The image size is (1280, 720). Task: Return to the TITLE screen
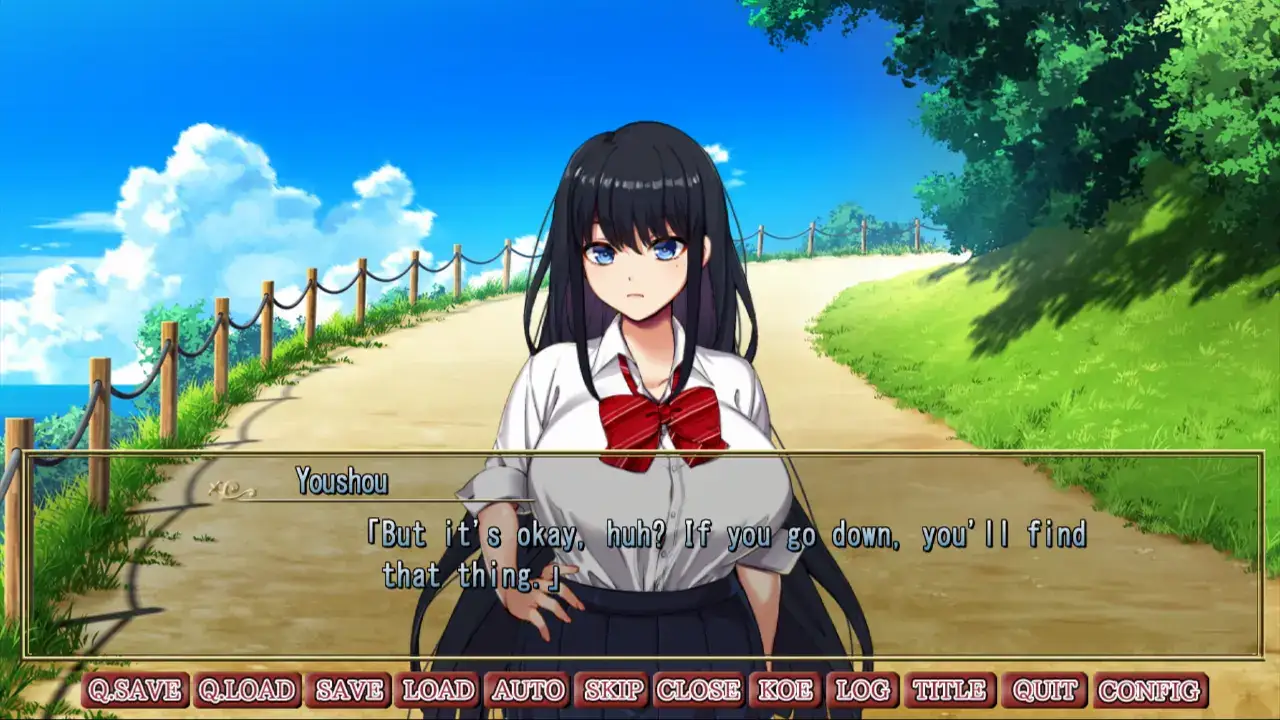coord(949,690)
